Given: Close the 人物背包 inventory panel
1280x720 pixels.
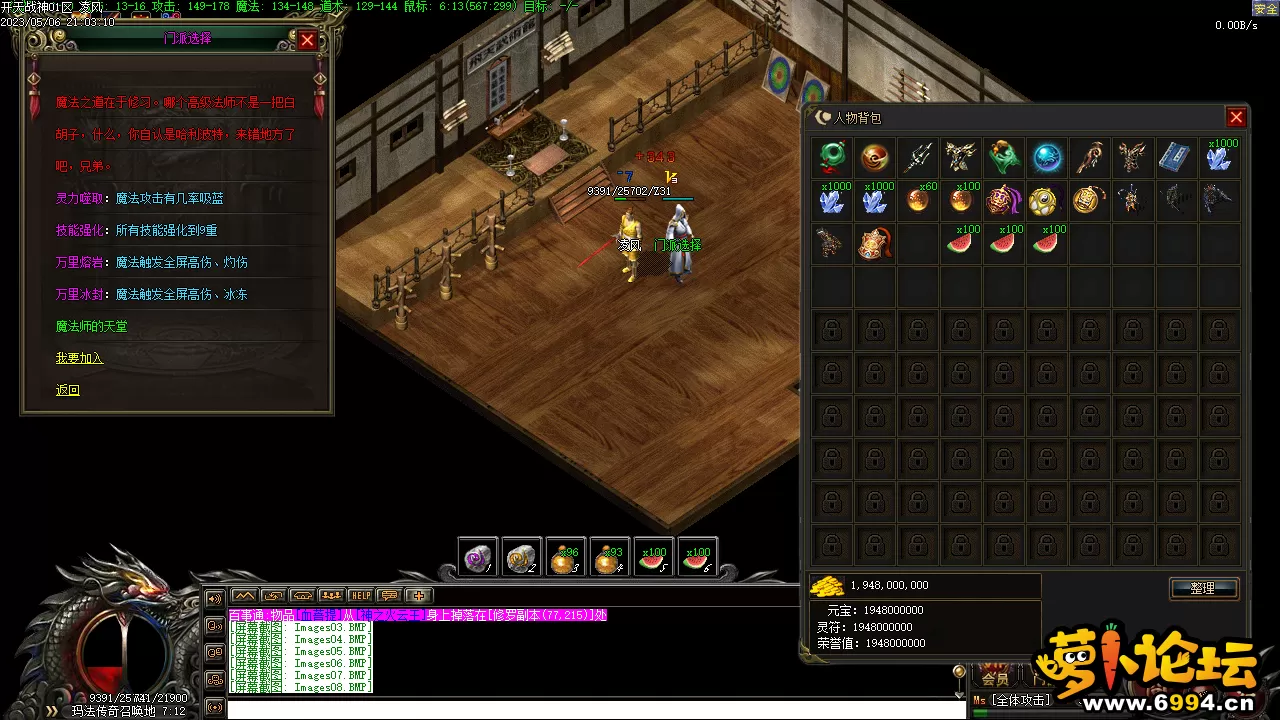Looking at the screenshot, I should click(1236, 117).
